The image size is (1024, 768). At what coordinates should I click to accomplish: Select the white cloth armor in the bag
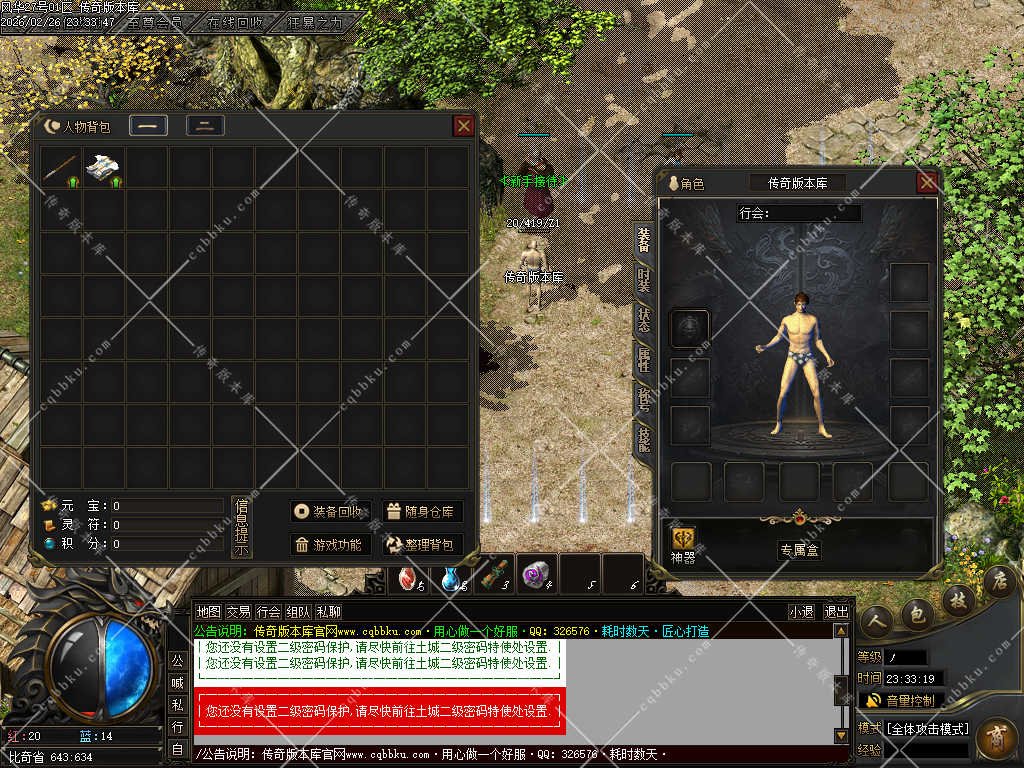104,168
